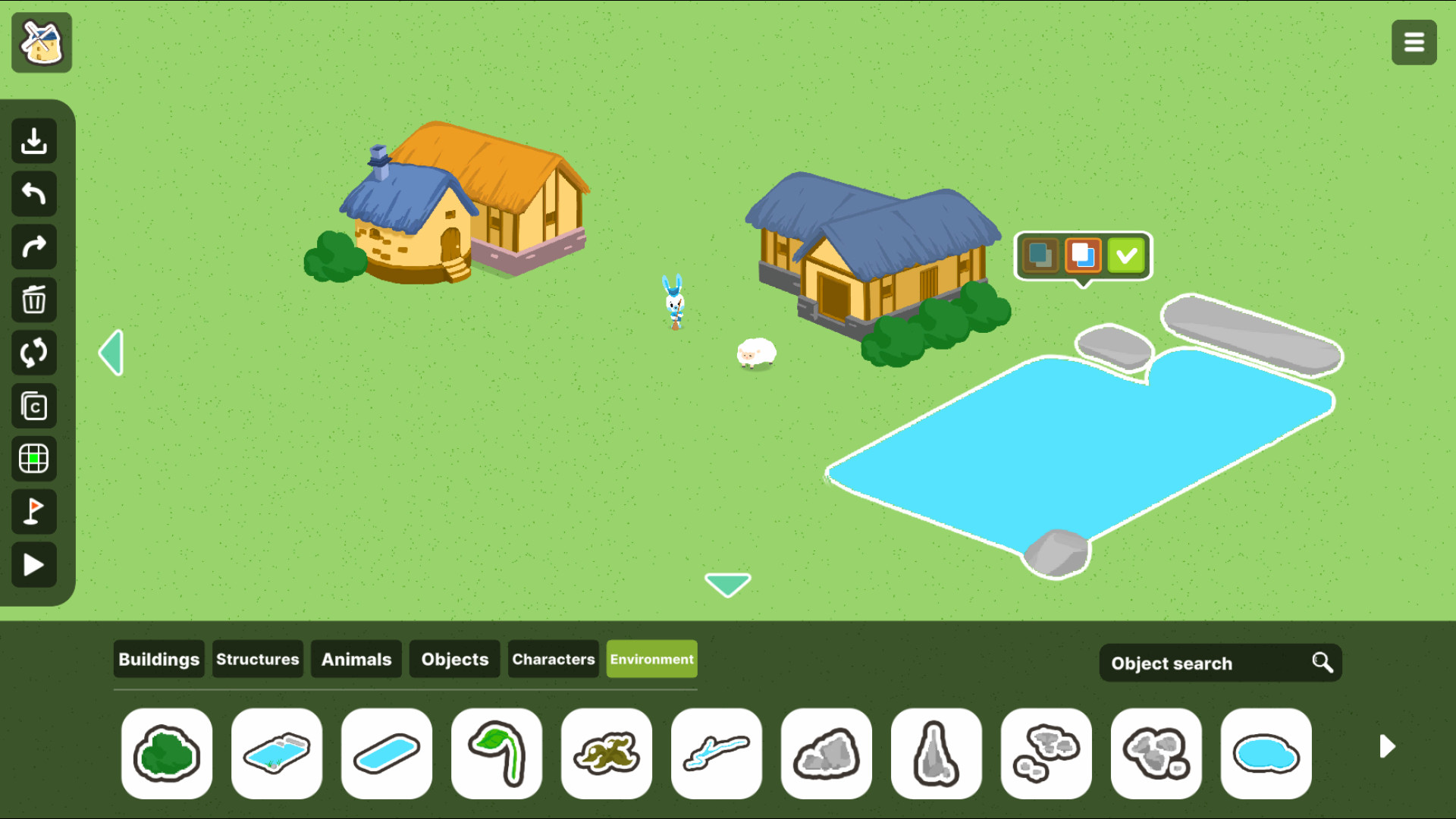The width and height of the screenshot is (1456, 819).
Task: Click the flag/start marker tool
Action: tap(33, 512)
